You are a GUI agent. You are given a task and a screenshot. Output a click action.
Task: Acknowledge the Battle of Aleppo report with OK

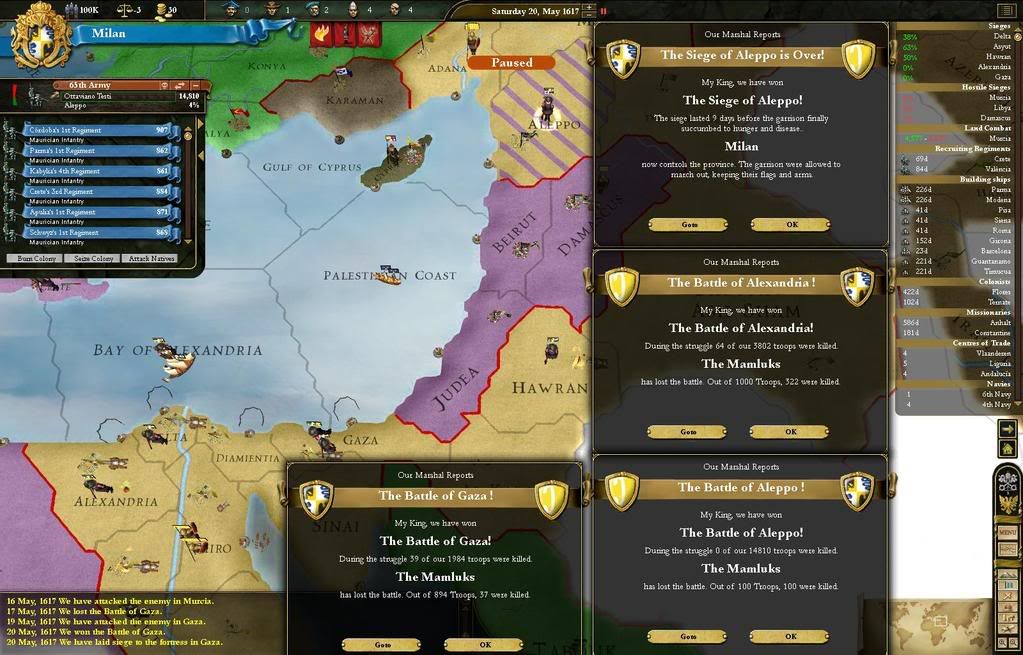pyautogui.click(x=790, y=636)
